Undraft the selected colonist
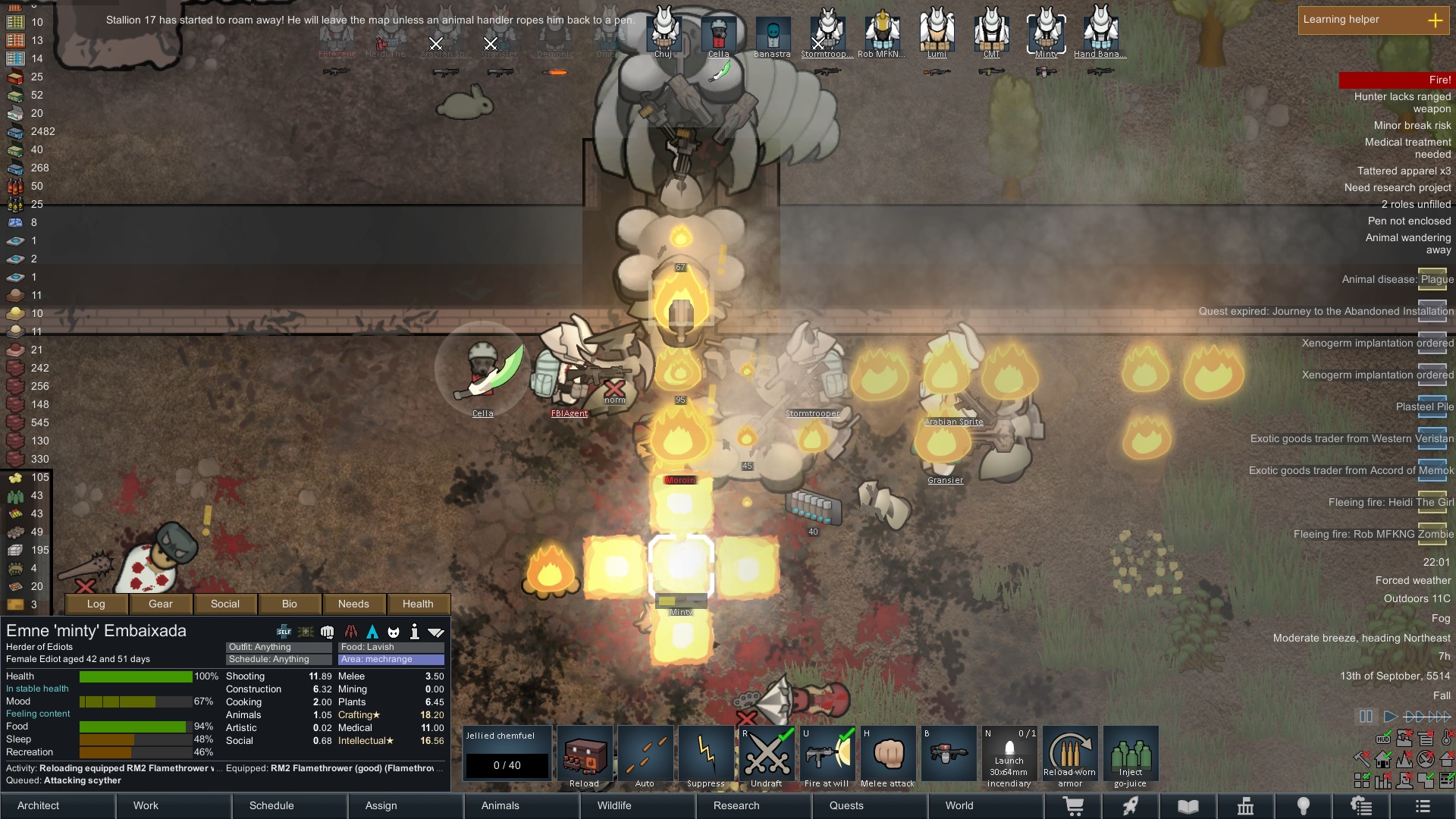 pos(767,755)
